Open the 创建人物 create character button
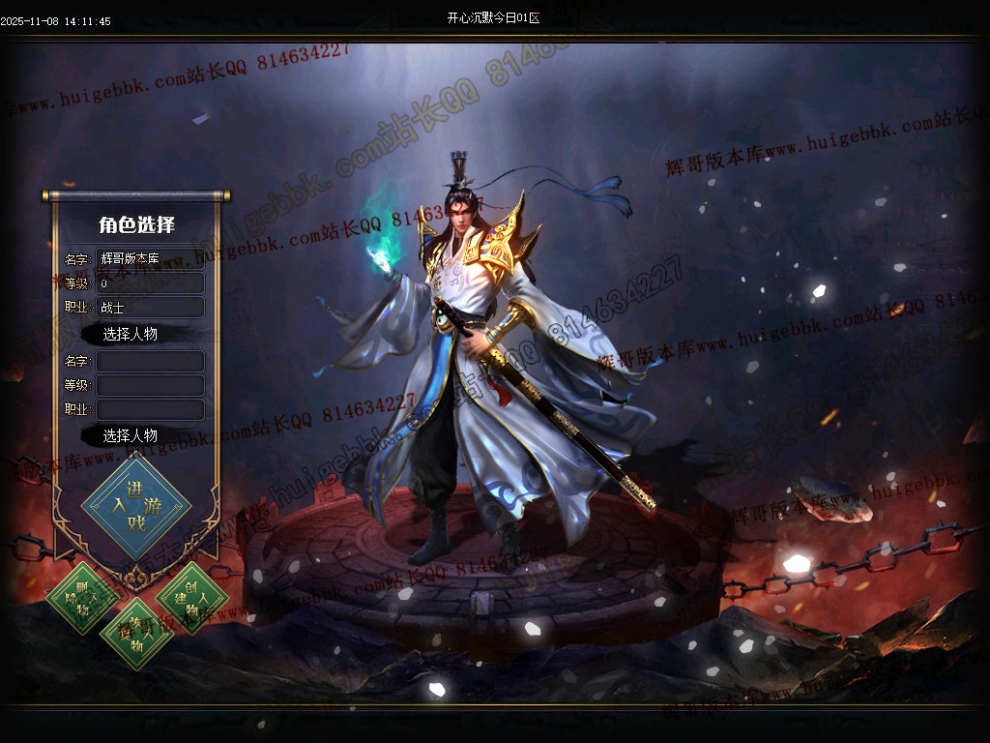 pyautogui.click(x=192, y=597)
